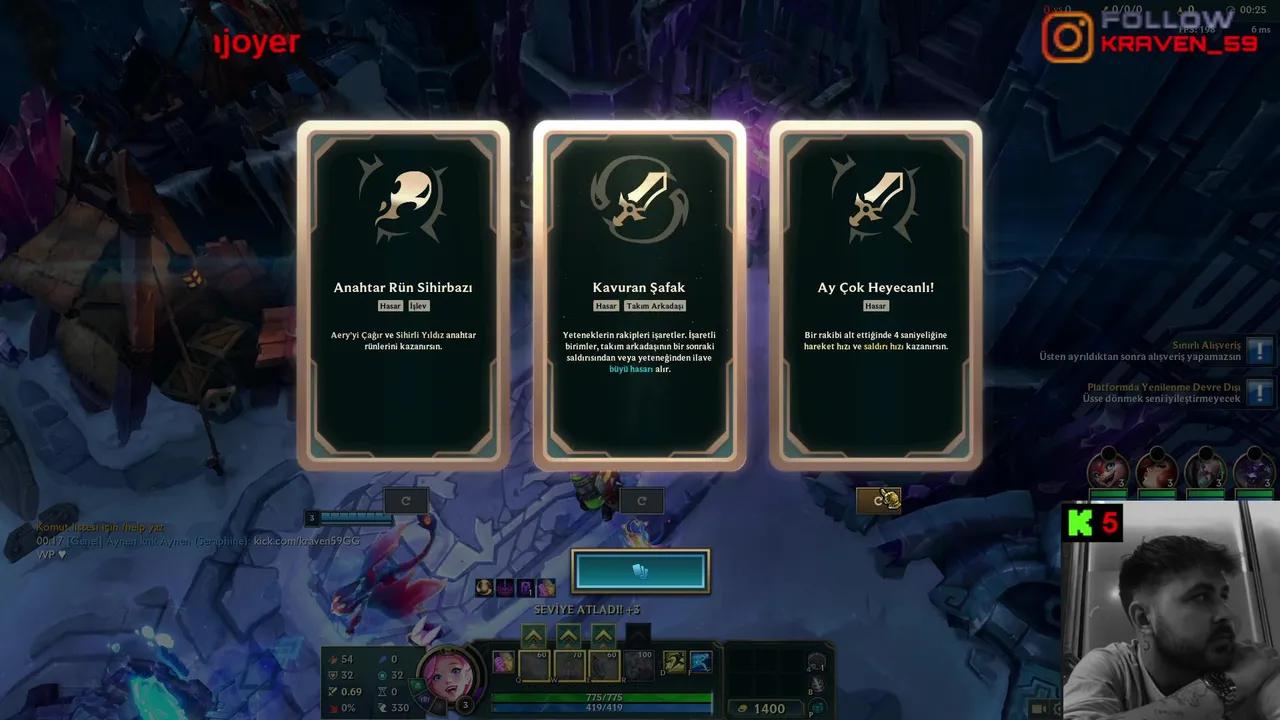Reroll the left augment with the circular arrow

pos(405,500)
